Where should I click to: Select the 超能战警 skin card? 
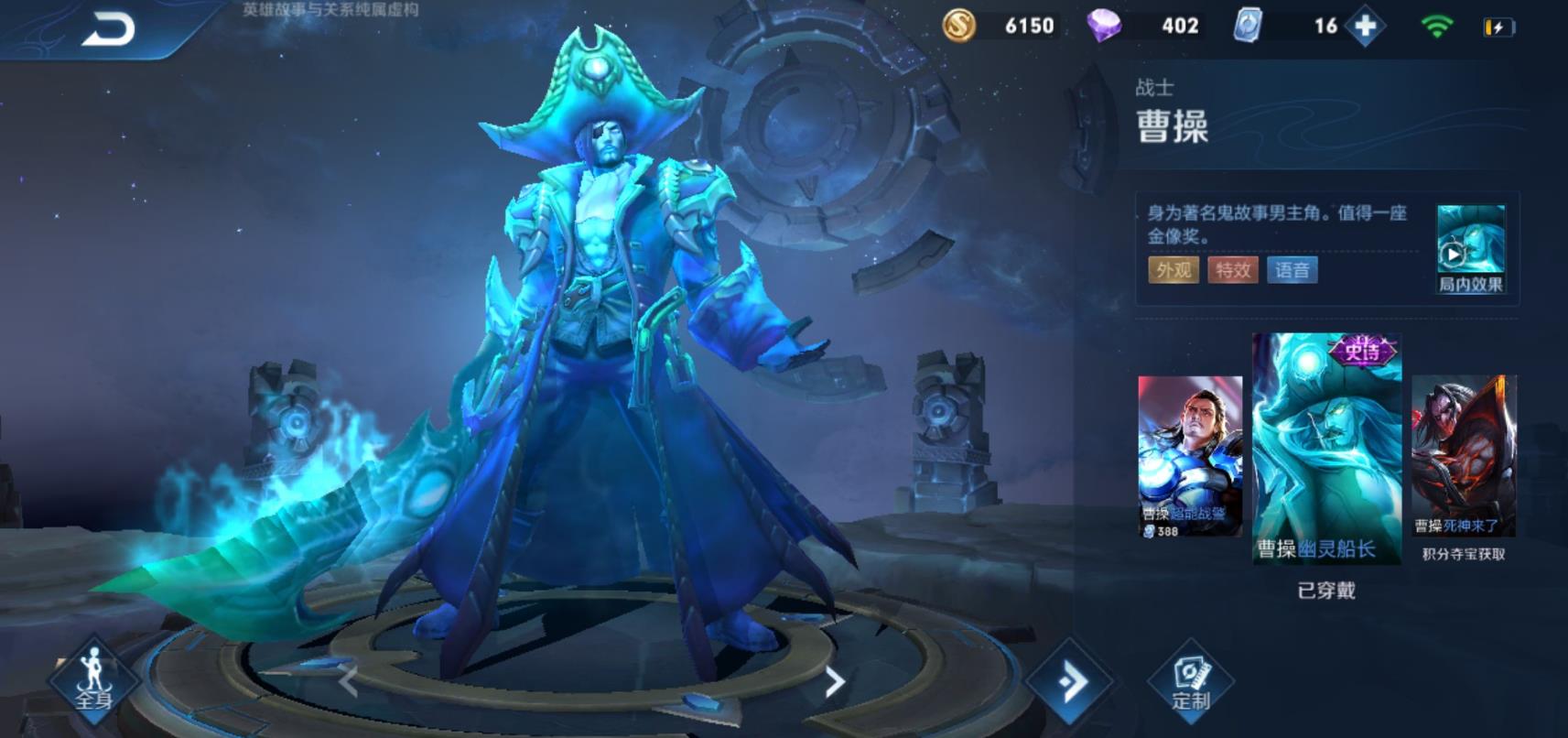1189,455
